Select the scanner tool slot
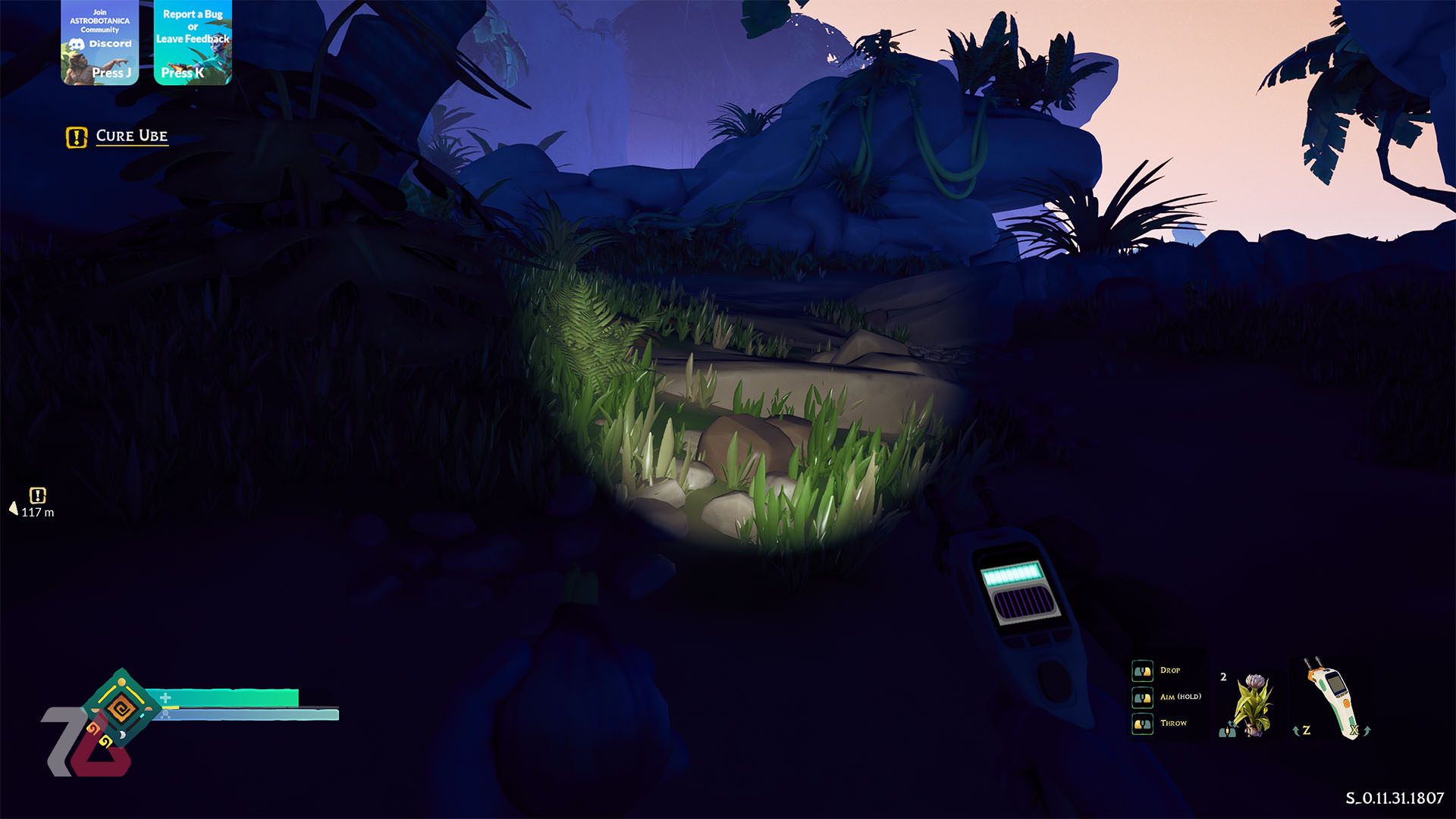Image resolution: width=1456 pixels, height=819 pixels. click(1331, 699)
